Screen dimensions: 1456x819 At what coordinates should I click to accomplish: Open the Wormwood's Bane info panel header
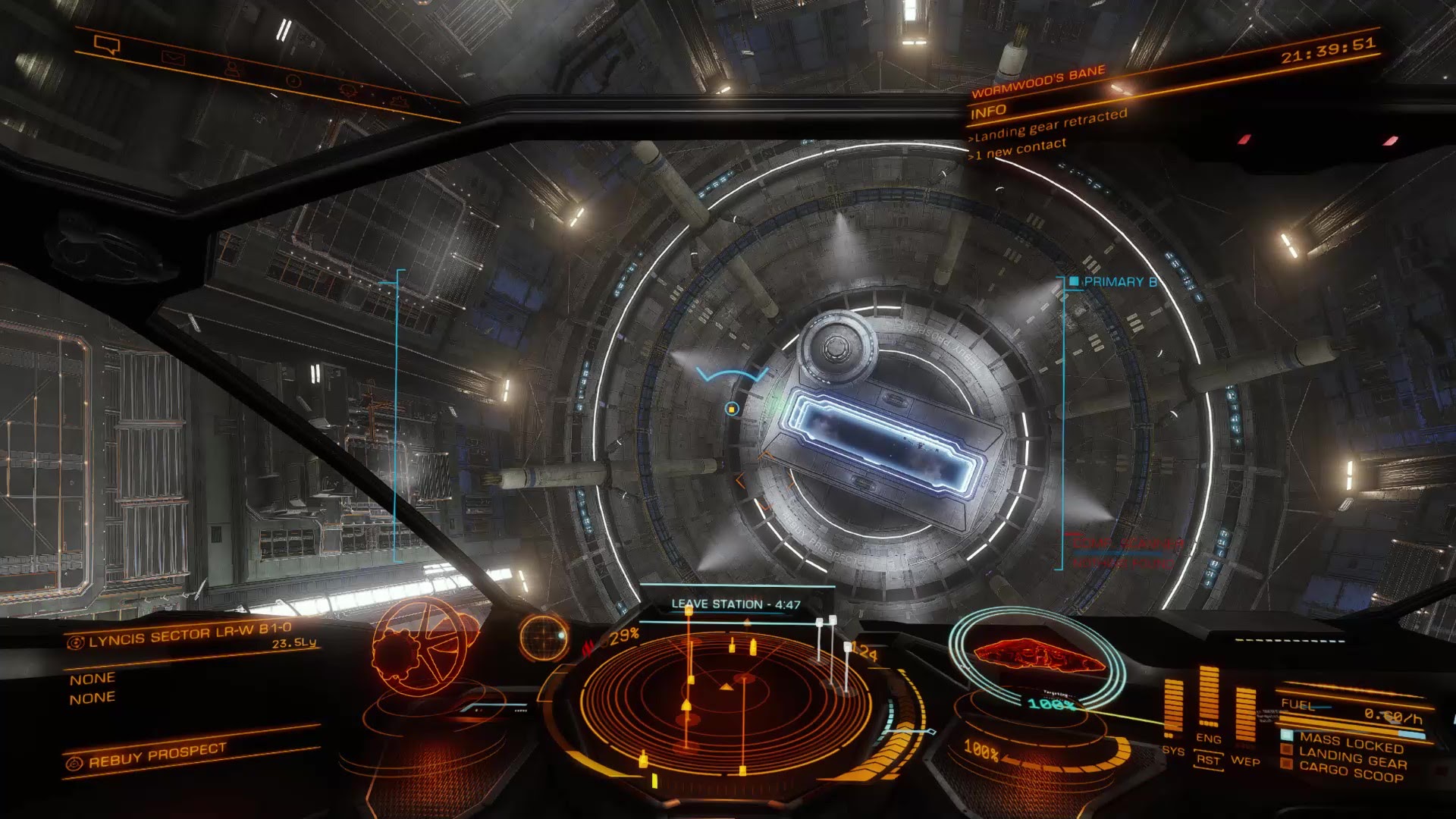coord(1037,82)
